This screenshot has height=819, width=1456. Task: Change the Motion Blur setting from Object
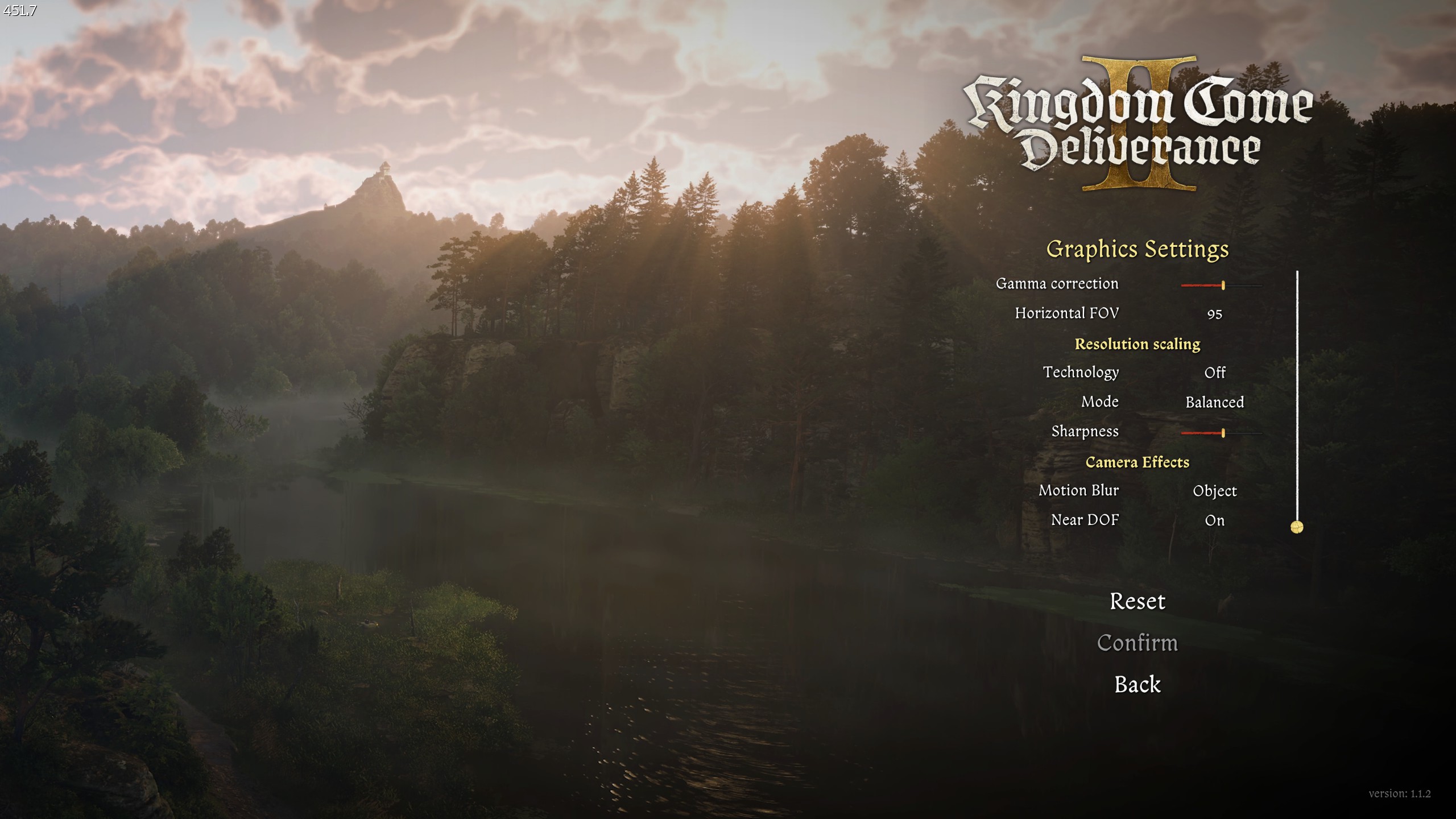(1214, 491)
